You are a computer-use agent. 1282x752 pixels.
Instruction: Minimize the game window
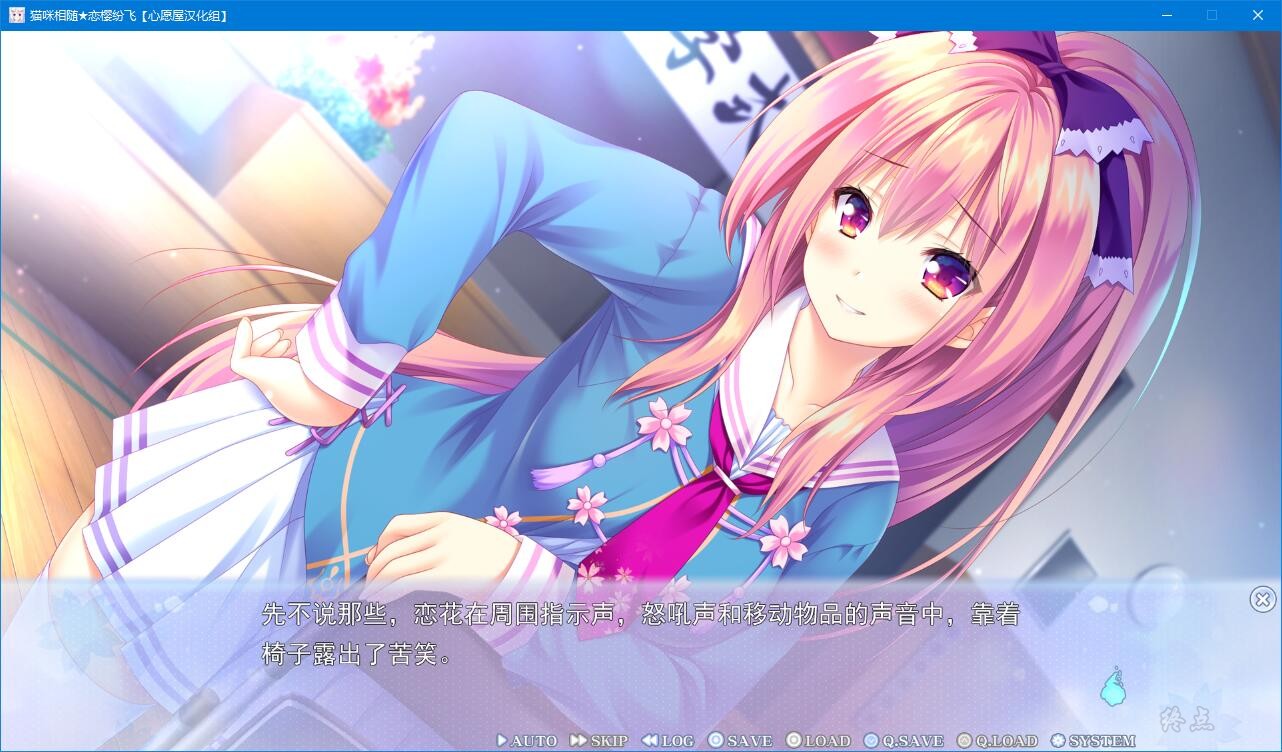tap(1167, 15)
